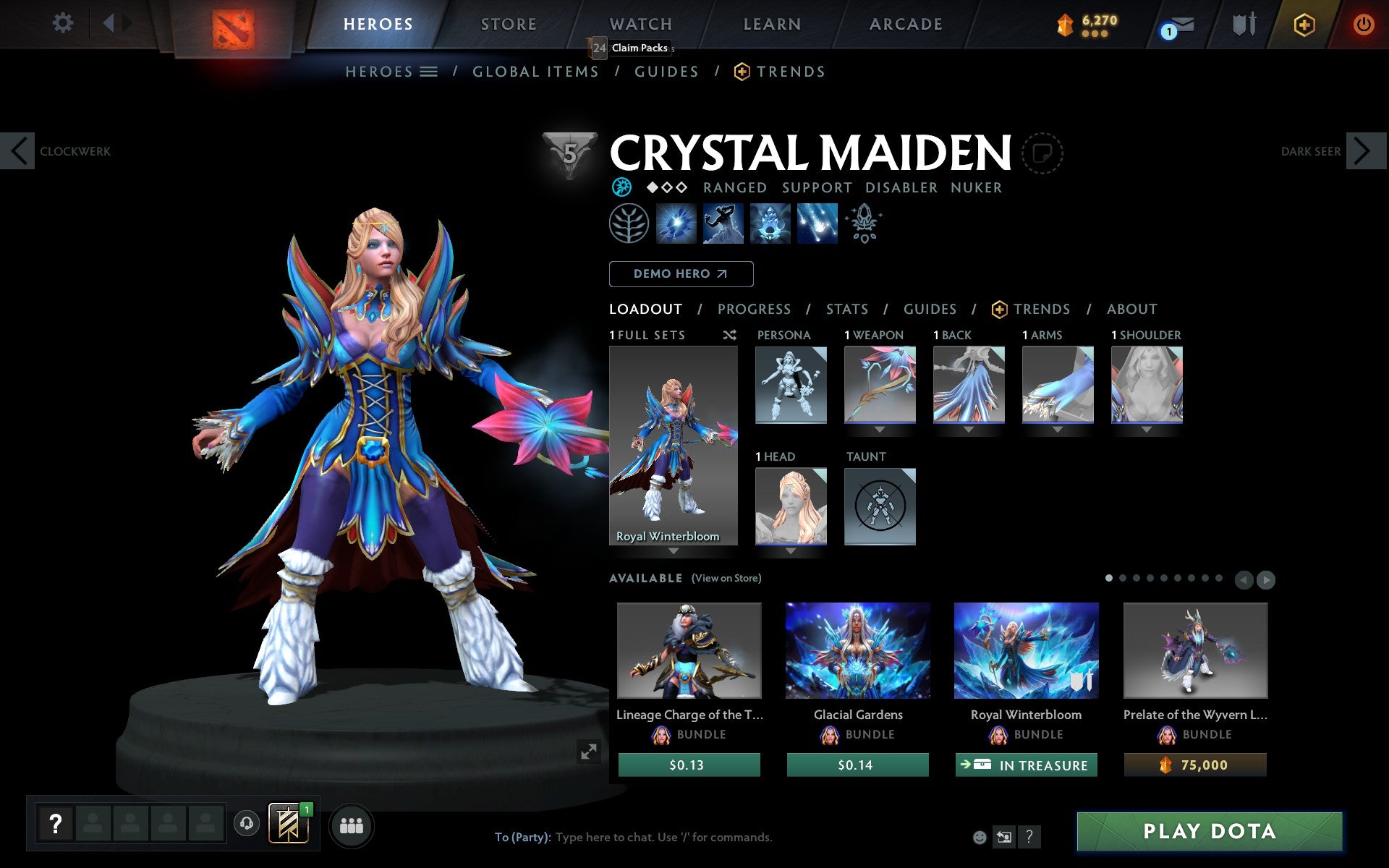Click the Aghanim's Scepter upgrade icon

click(864, 224)
